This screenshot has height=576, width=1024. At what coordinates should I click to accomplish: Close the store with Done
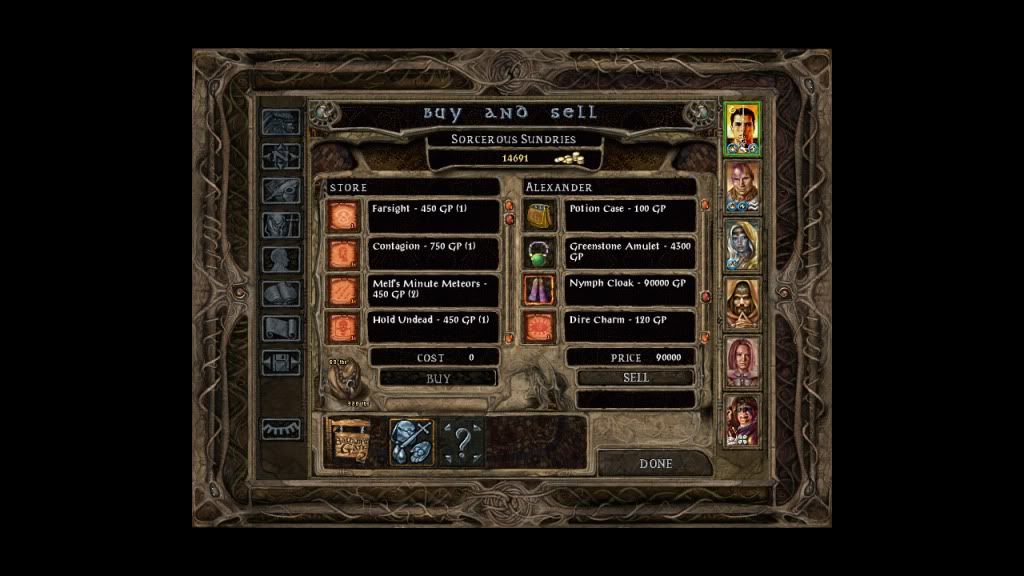(x=655, y=464)
